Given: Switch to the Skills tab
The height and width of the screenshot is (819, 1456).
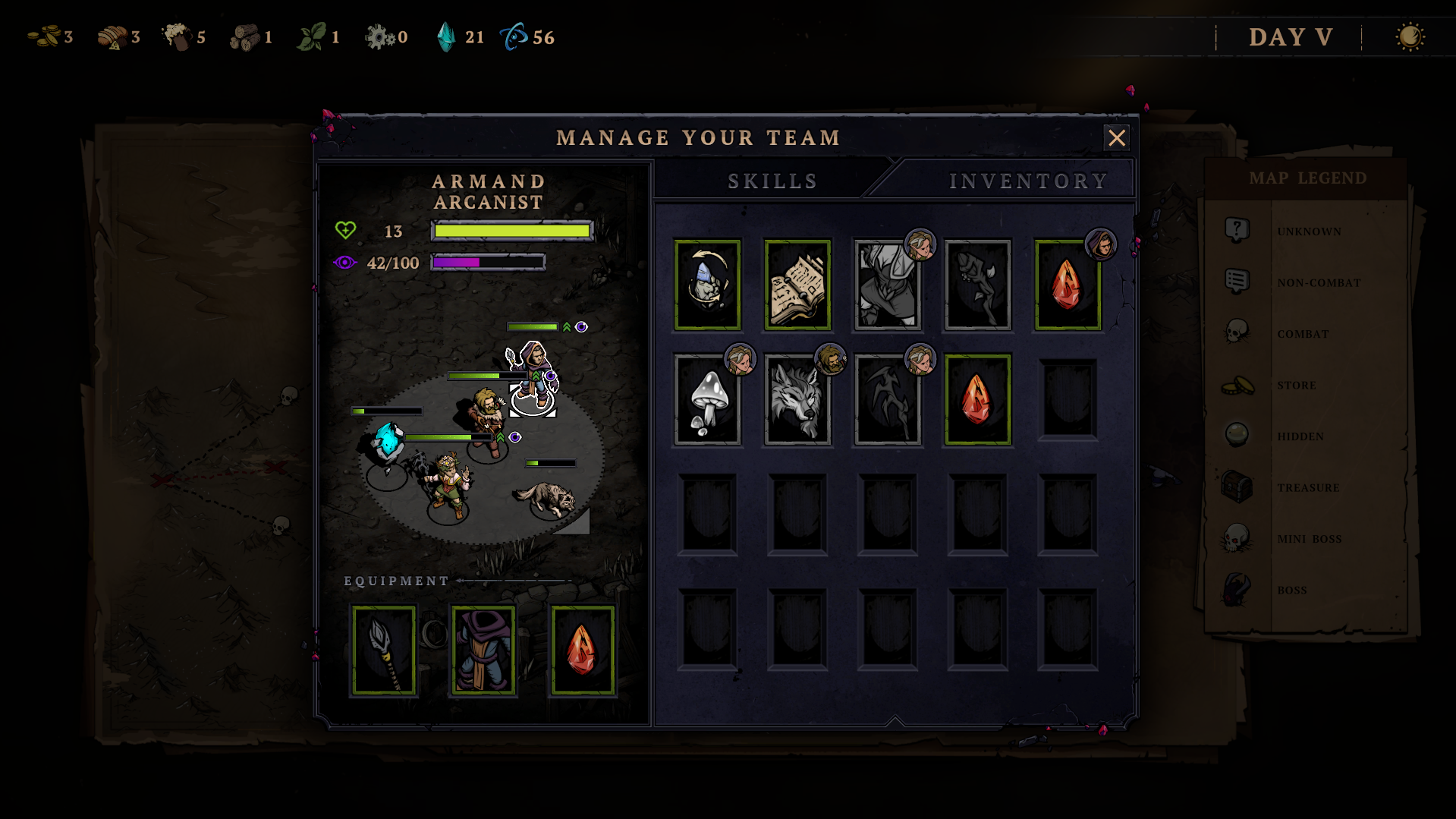Looking at the screenshot, I should 772,181.
